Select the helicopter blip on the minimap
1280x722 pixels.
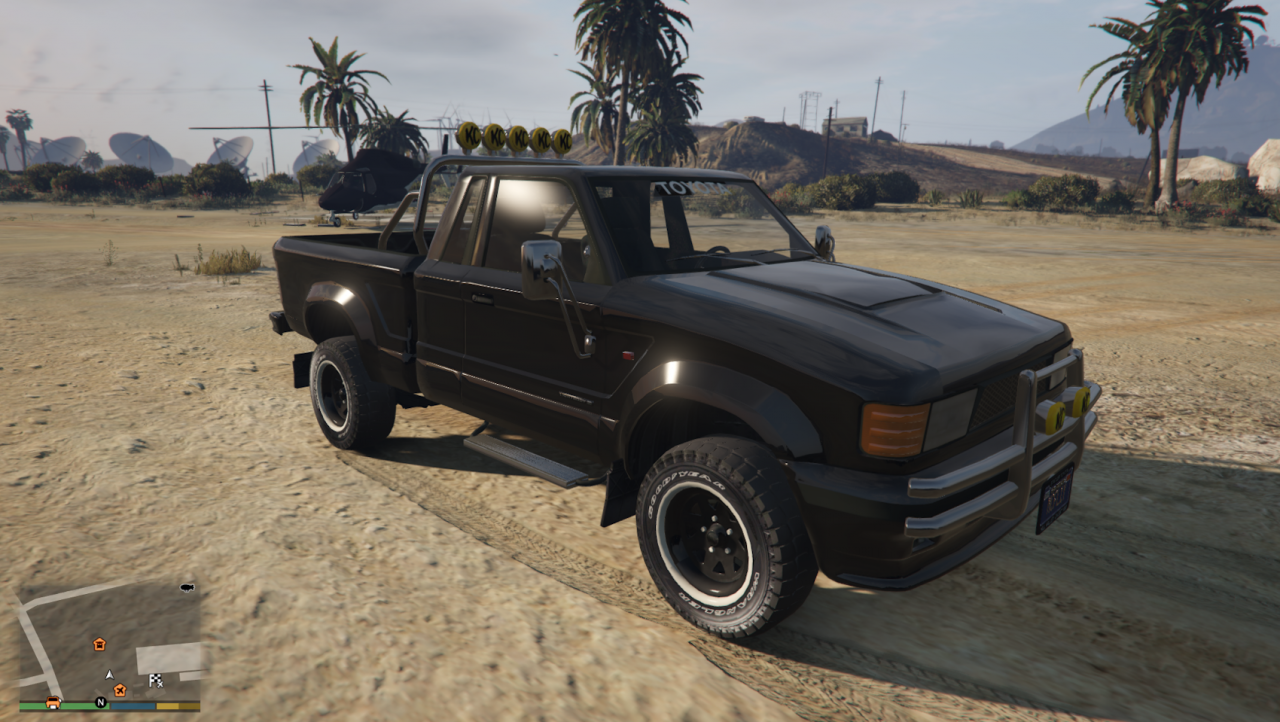coord(186,587)
